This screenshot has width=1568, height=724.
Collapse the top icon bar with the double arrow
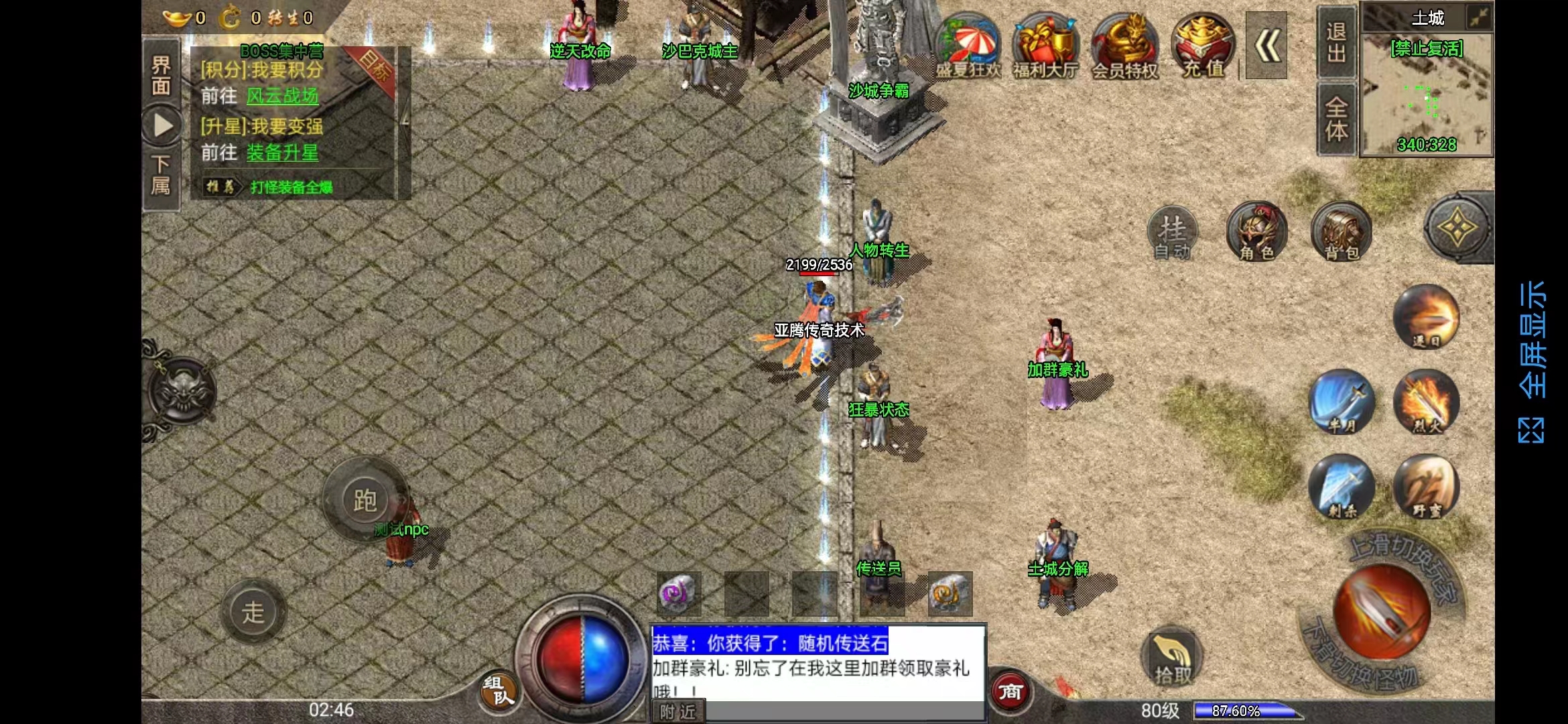pyautogui.click(x=1266, y=46)
